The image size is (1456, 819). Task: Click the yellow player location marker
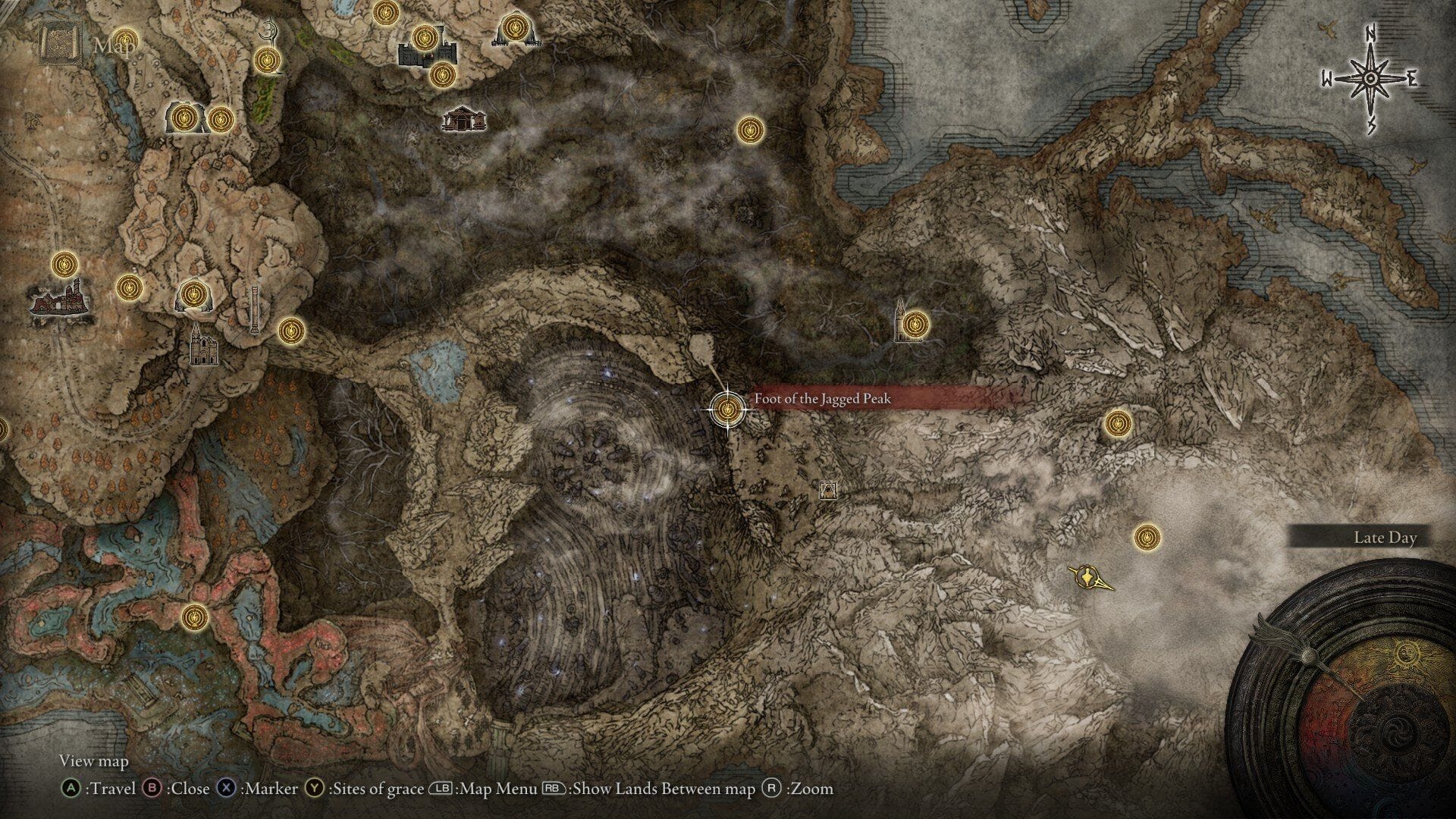(1087, 576)
